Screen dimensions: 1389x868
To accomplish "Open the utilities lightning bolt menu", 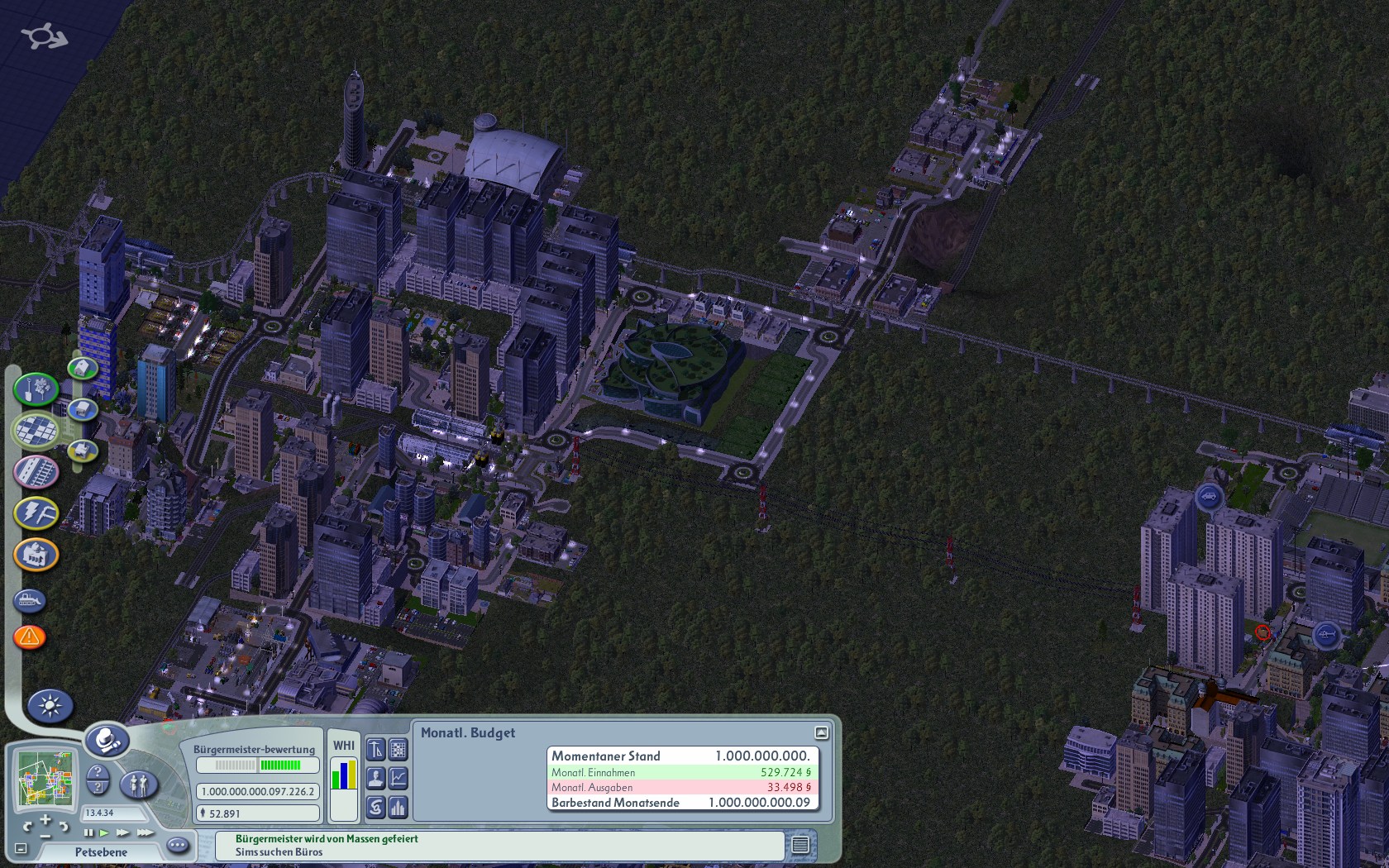I will coord(36,513).
